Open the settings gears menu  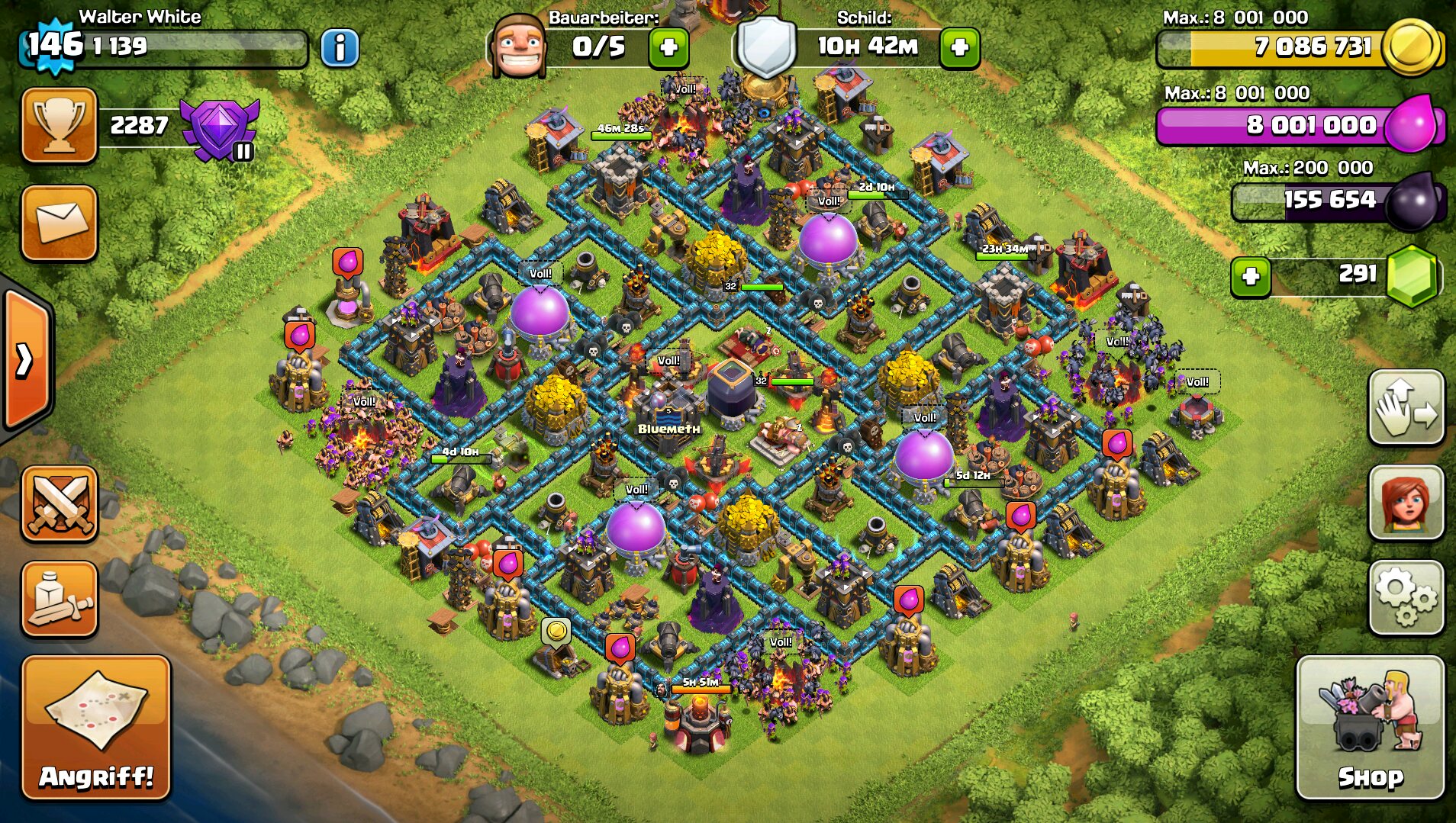(x=1406, y=597)
